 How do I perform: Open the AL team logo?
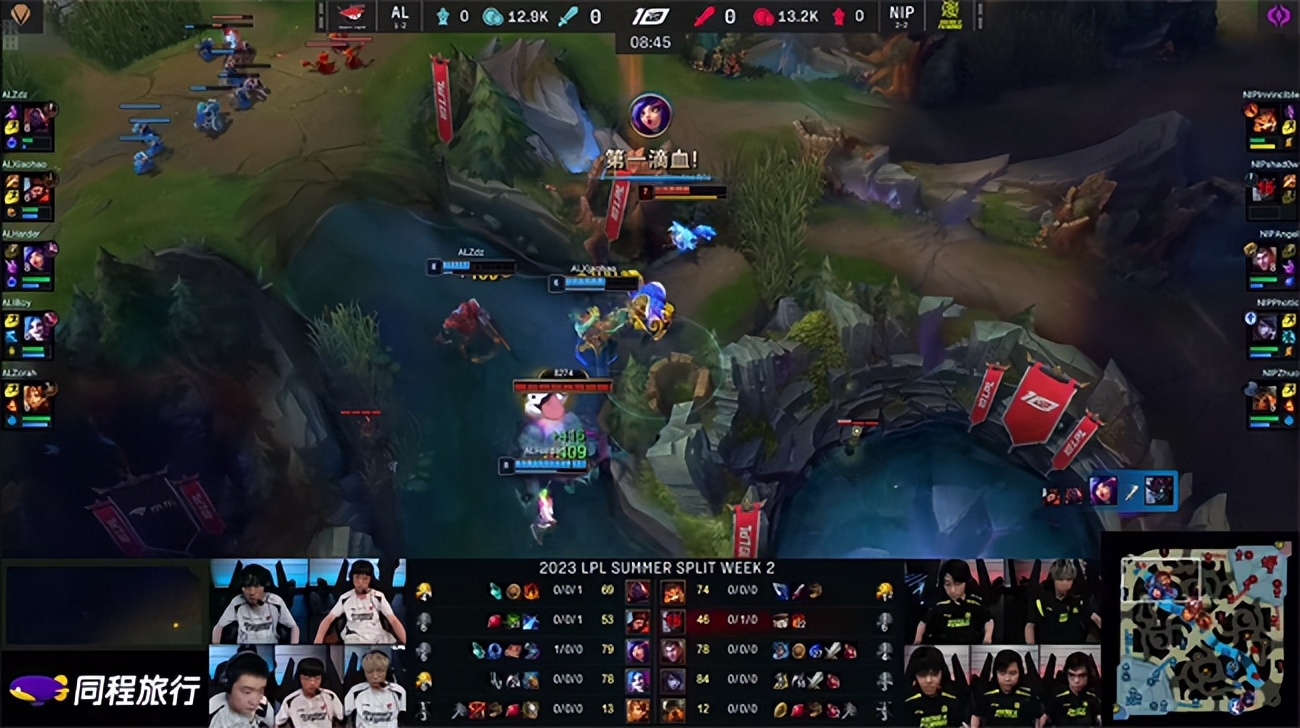point(352,17)
